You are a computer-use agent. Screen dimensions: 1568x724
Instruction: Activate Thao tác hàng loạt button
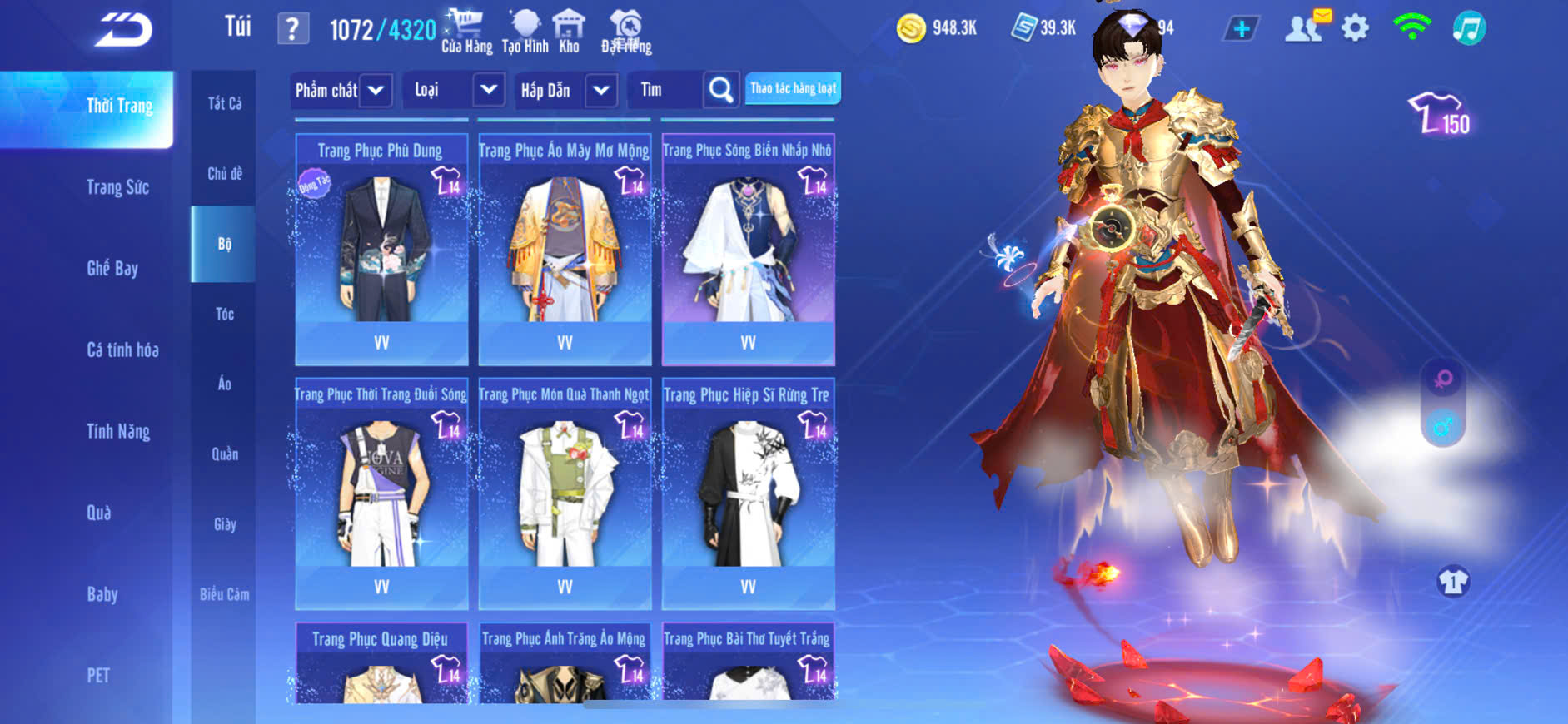(x=793, y=88)
